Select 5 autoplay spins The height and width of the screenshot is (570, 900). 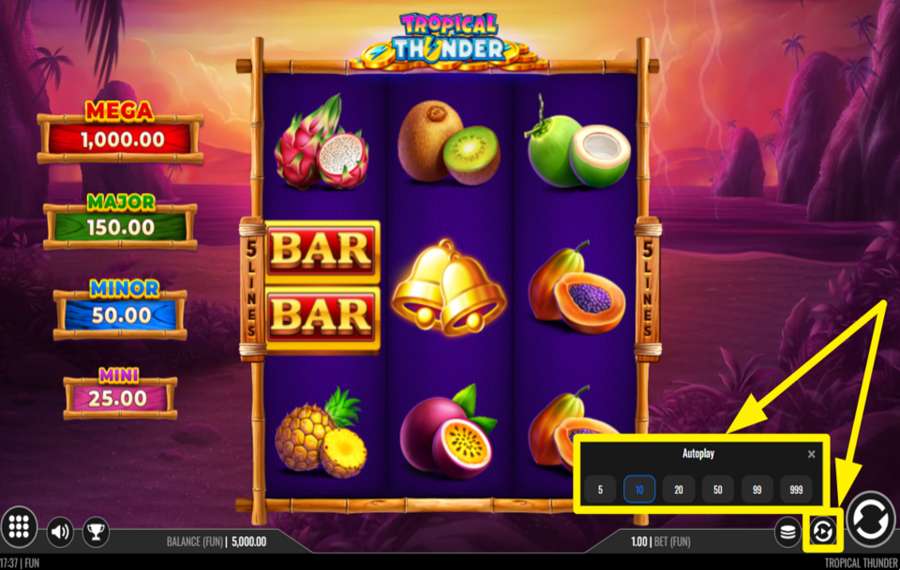[600, 489]
